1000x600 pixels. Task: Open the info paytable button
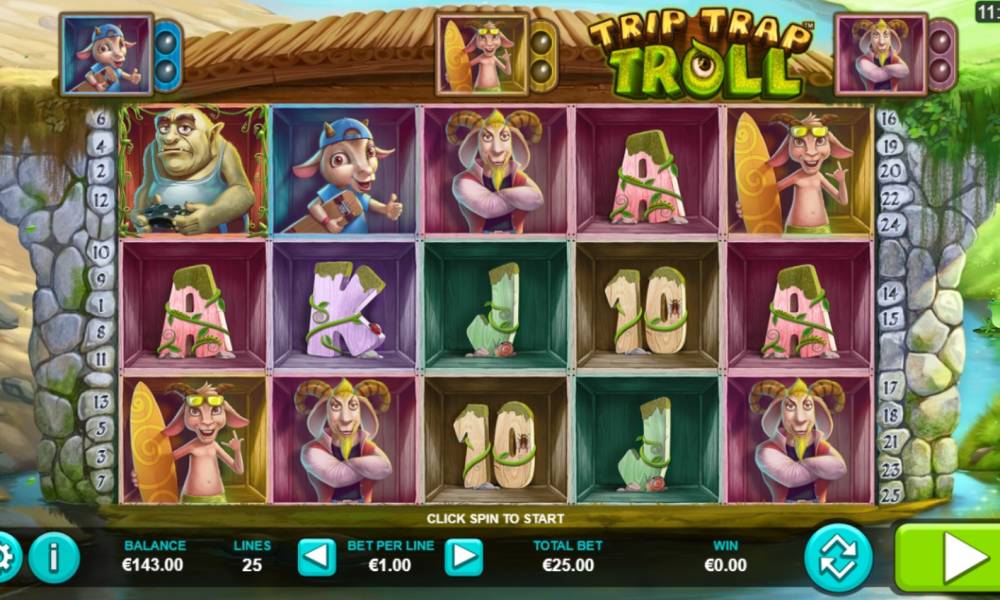54,558
